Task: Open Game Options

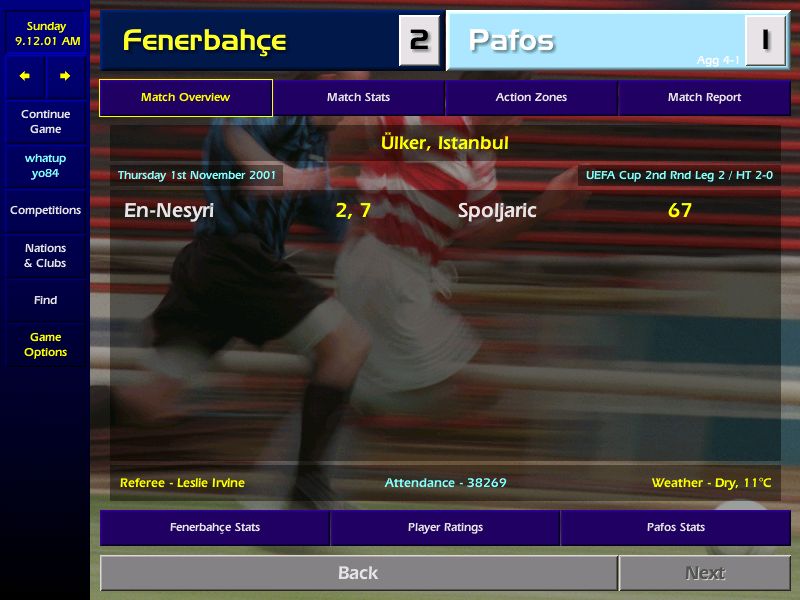Action: pos(45,345)
